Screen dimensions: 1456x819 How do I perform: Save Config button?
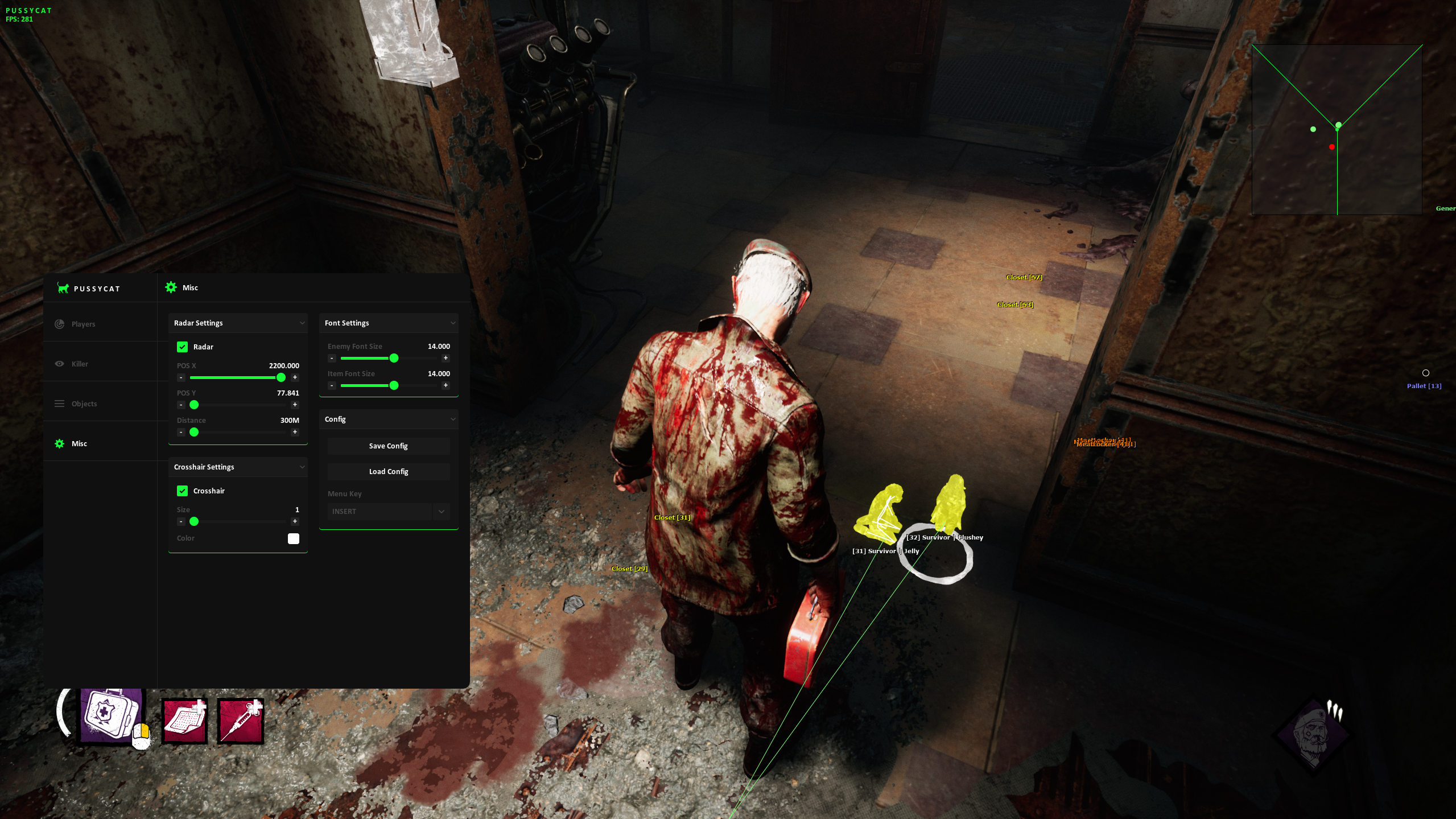(x=388, y=446)
